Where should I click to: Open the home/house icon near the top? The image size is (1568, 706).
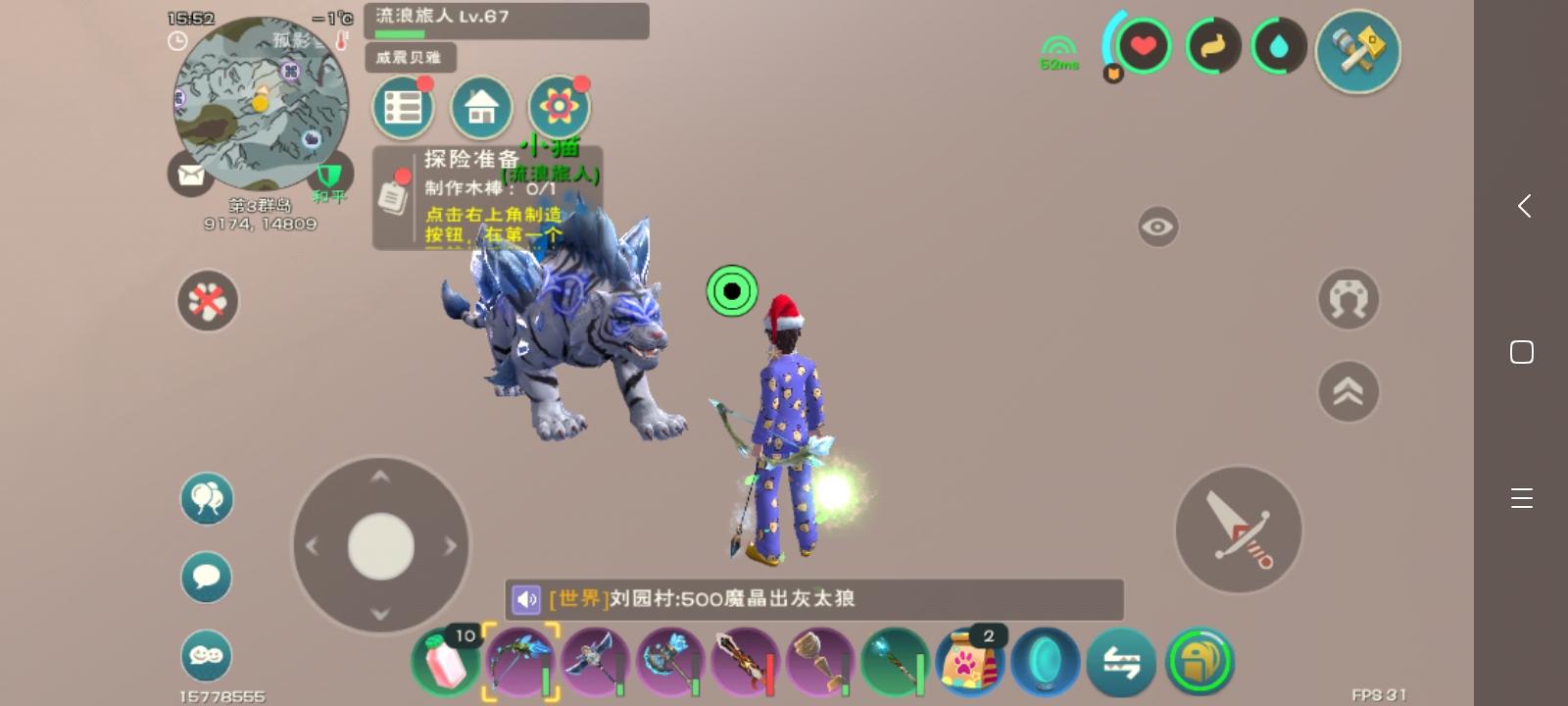click(x=481, y=107)
